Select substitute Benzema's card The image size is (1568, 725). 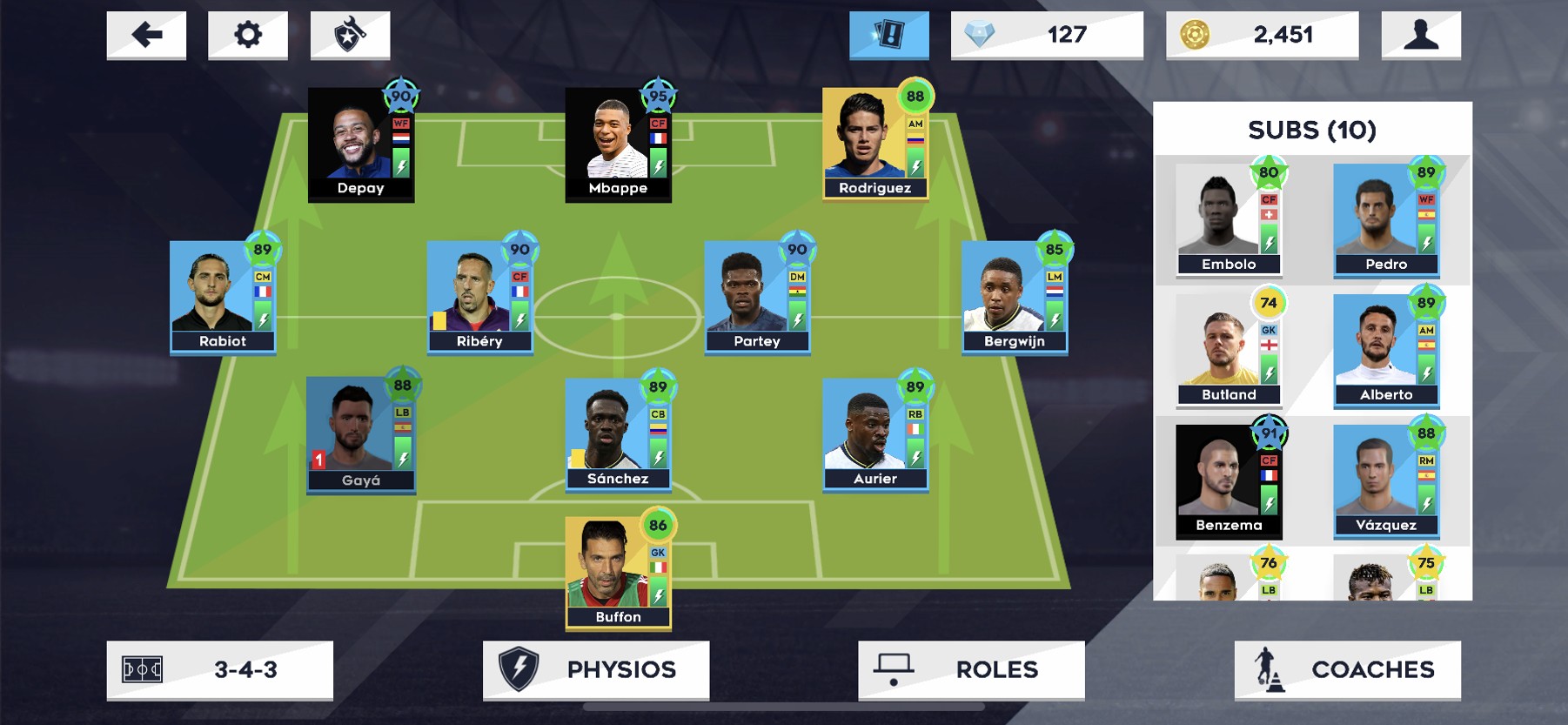coord(1229,481)
